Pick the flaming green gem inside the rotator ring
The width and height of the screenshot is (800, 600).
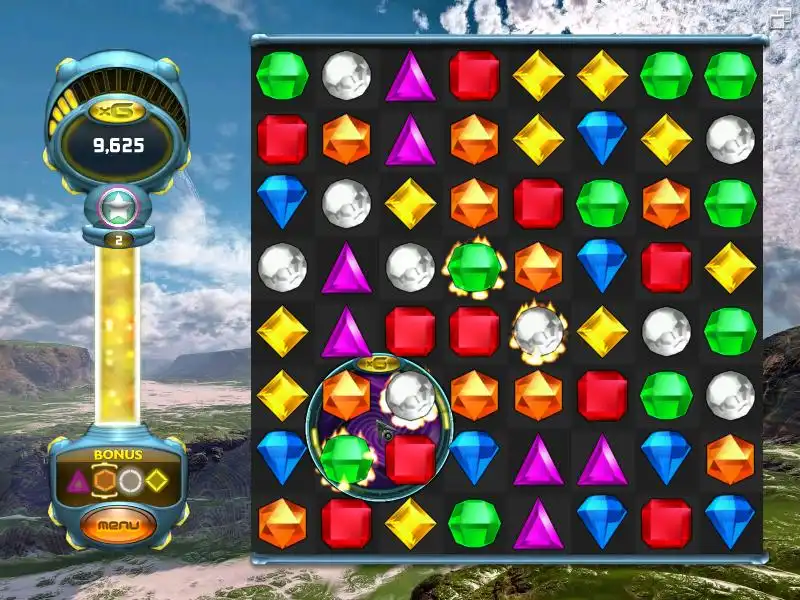[347, 459]
